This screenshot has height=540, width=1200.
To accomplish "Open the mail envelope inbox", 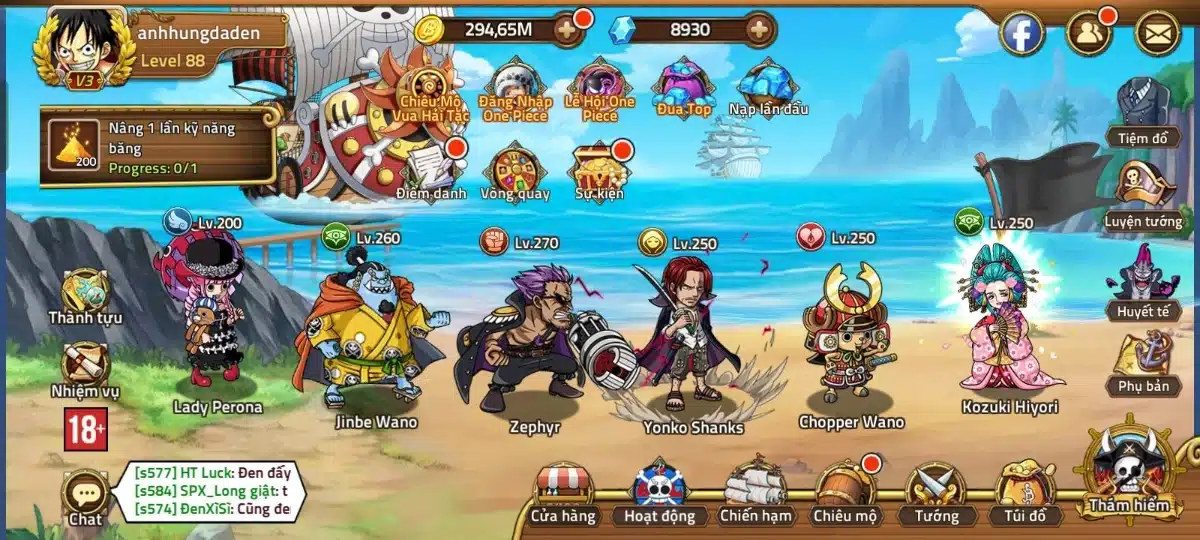I will [1157, 34].
